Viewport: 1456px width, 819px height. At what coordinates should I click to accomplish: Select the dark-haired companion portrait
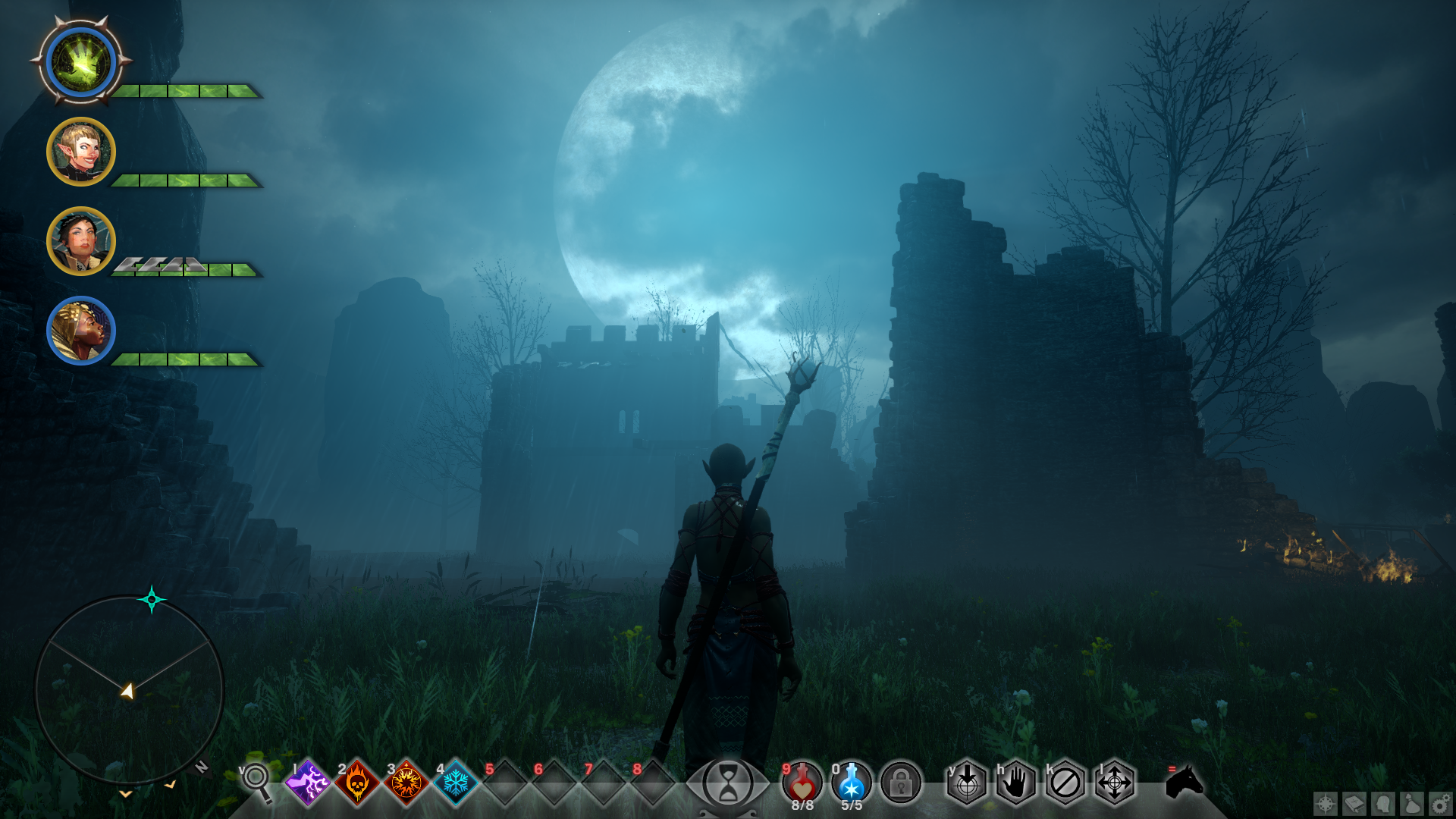[x=81, y=241]
